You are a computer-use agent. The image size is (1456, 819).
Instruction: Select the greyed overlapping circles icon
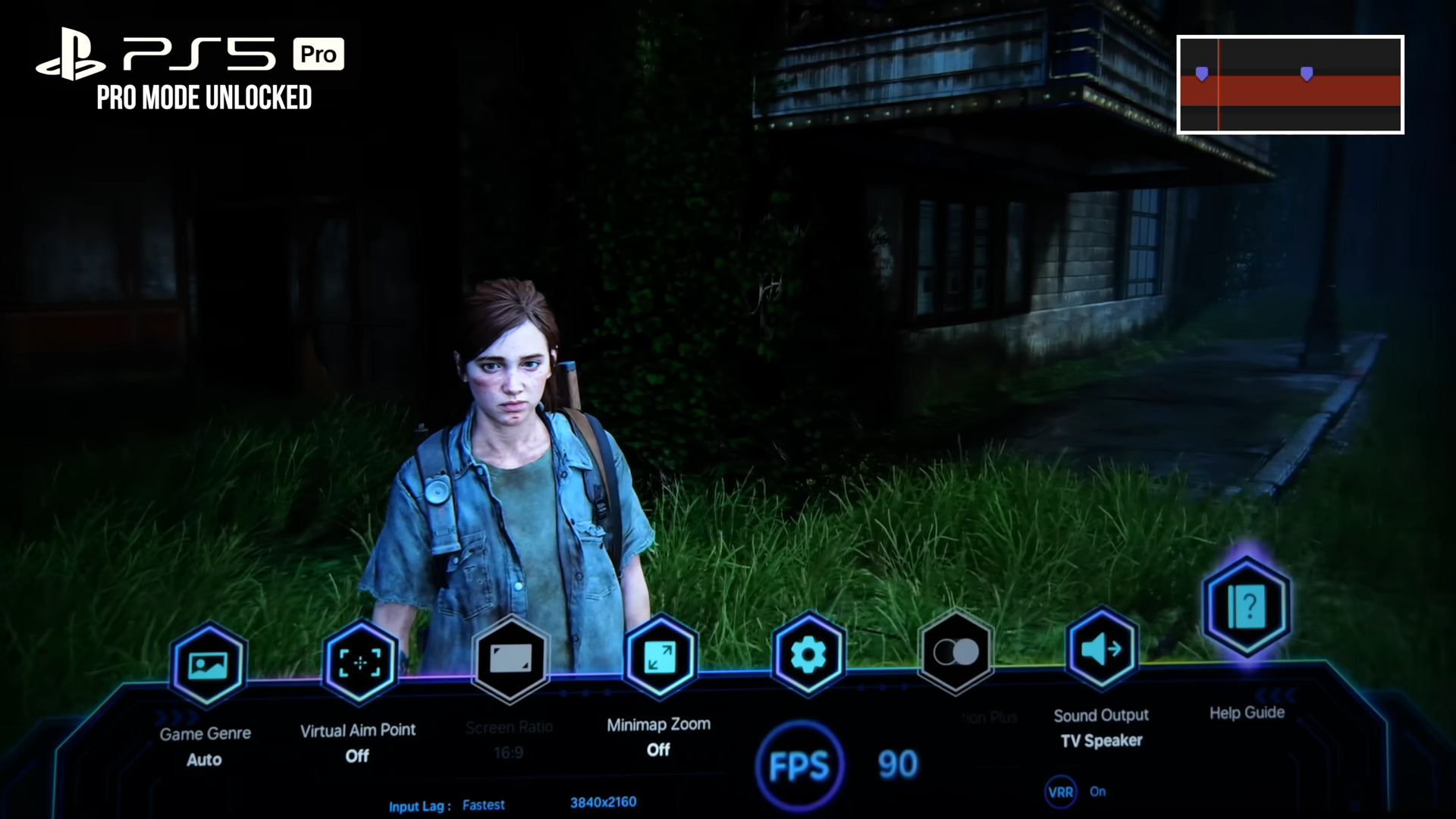tap(955, 651)
